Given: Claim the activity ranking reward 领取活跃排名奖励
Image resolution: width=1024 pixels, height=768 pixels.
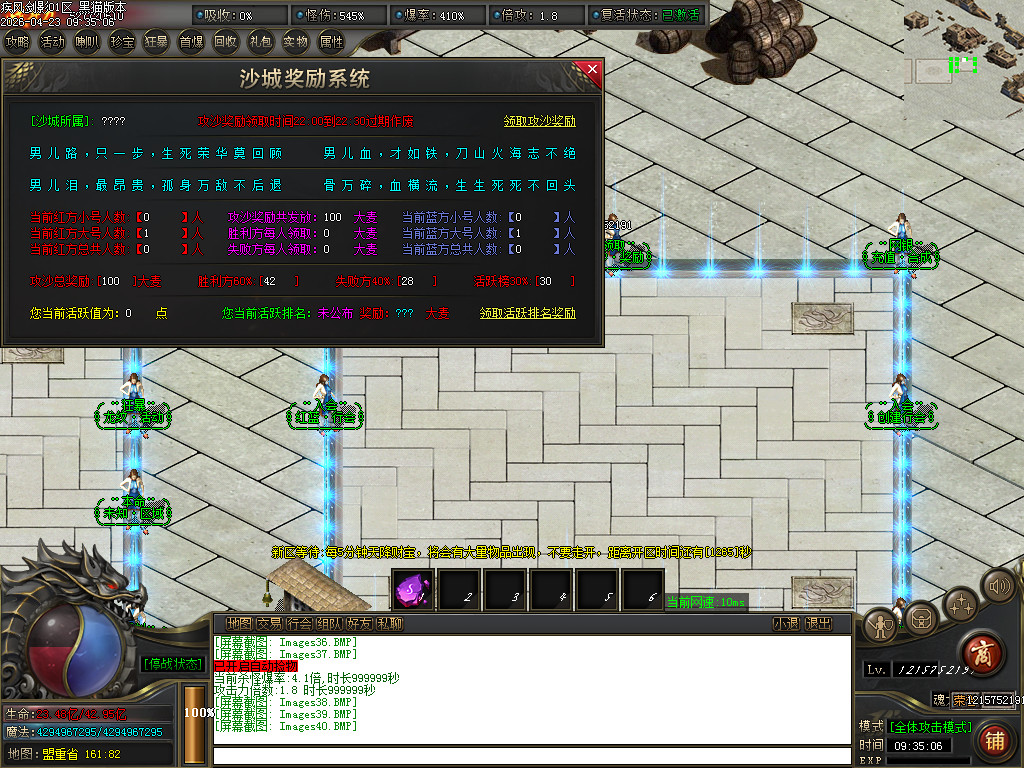Looking at the screenshot, I should [x=527, y=313].
